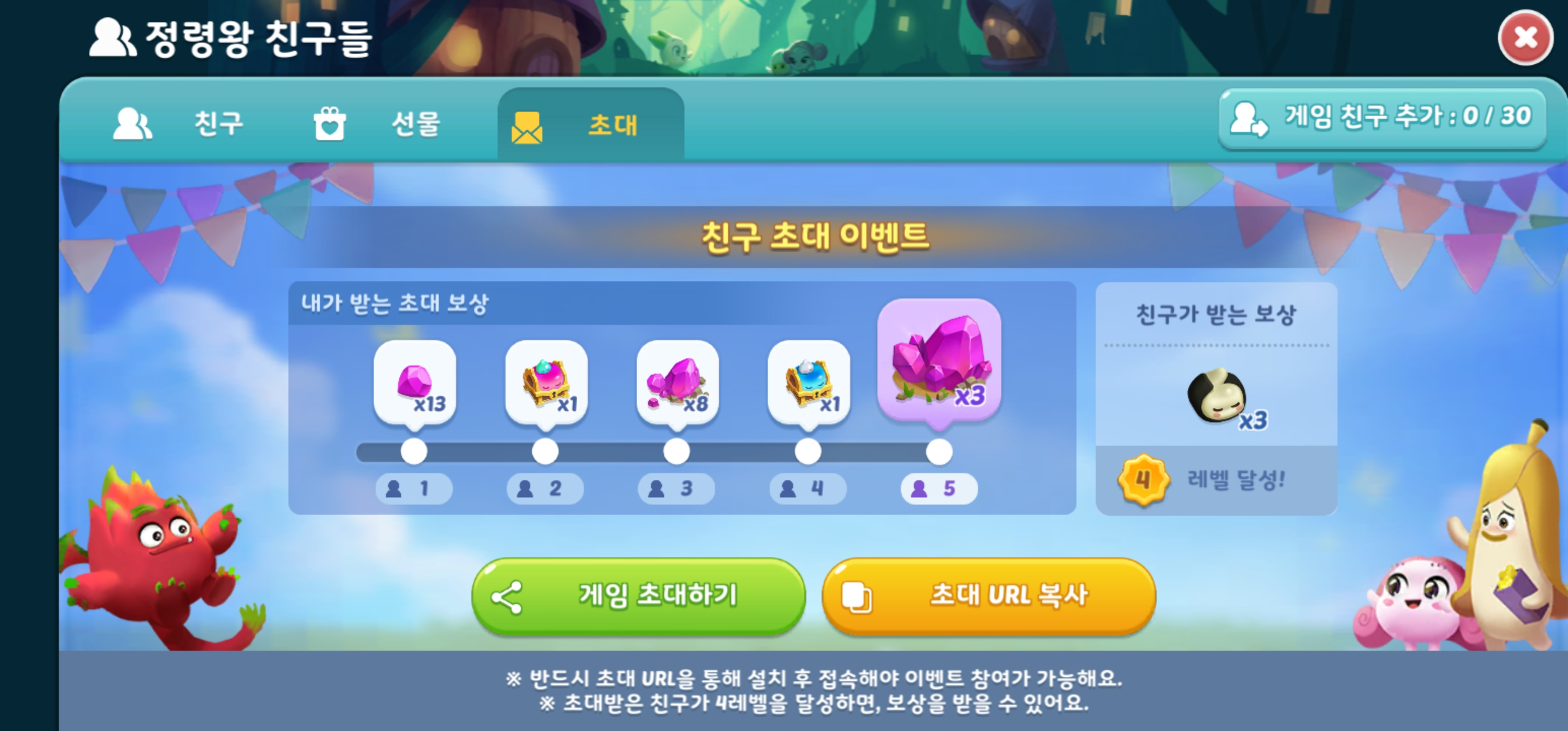Tap the gift box icon on 선물 tab
The image size is (1568, 731).
tap(329, 123)
